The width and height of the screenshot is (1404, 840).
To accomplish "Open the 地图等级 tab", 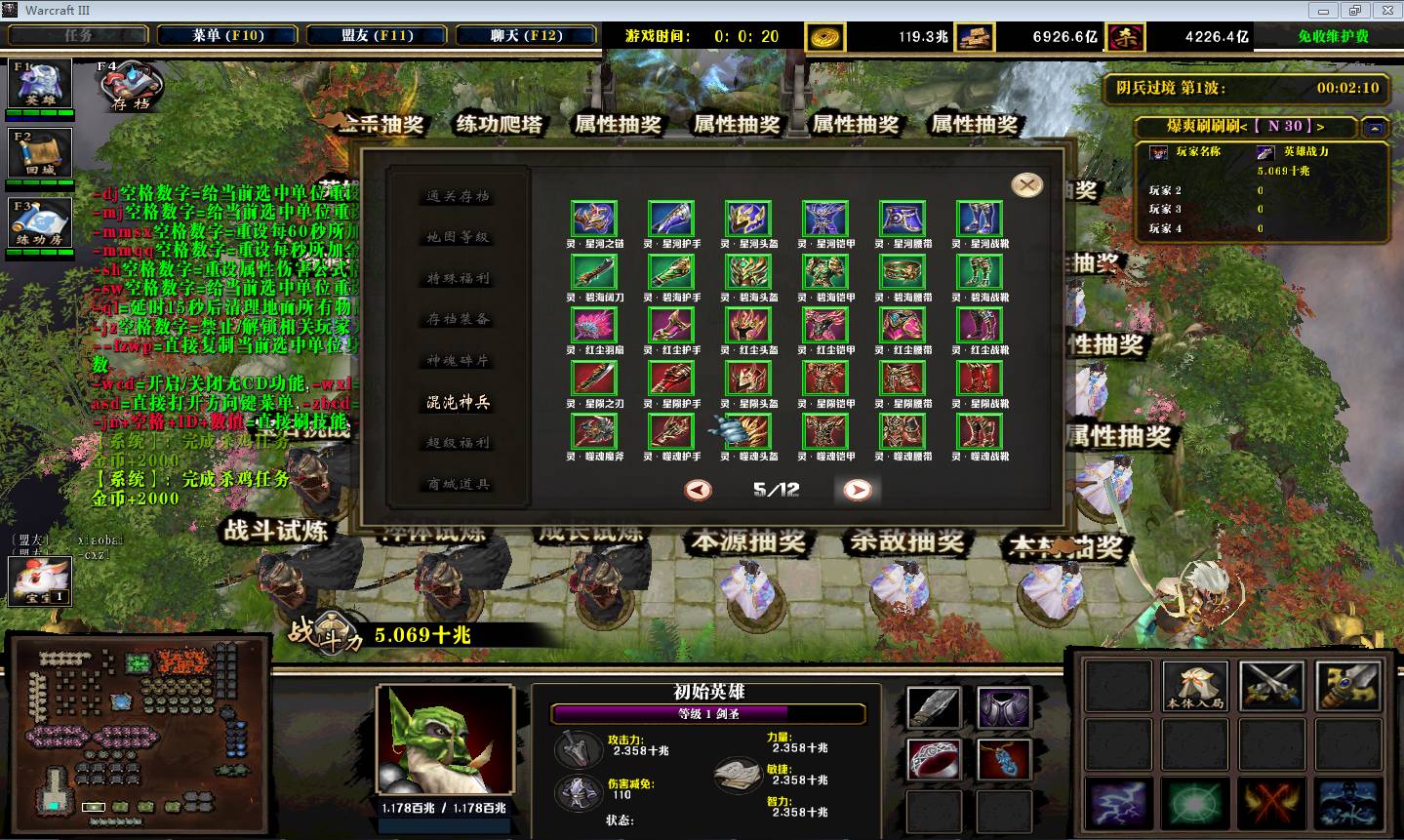I will click(458, 237).
